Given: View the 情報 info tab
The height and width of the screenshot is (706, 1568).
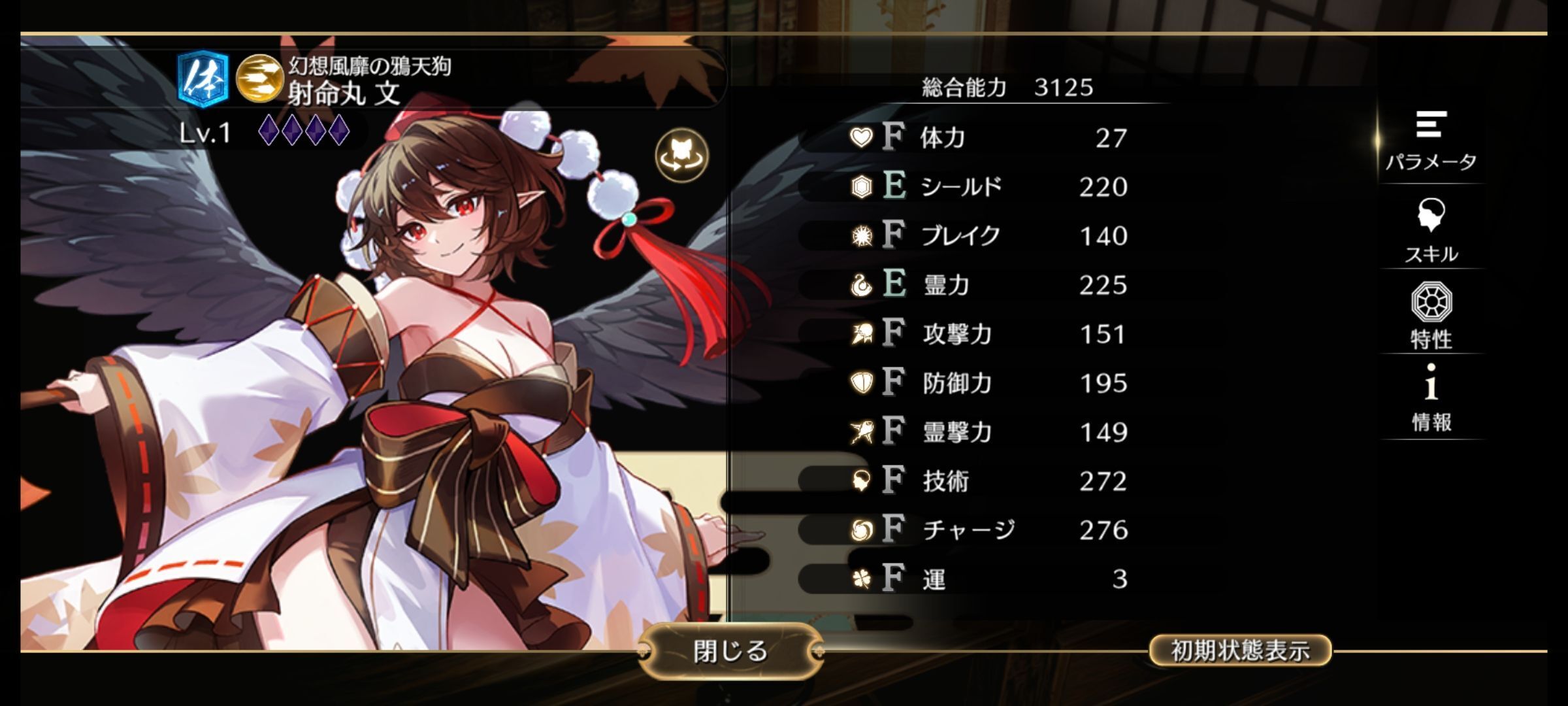Looking at the screenshot, I should (x=1431, y=399).
